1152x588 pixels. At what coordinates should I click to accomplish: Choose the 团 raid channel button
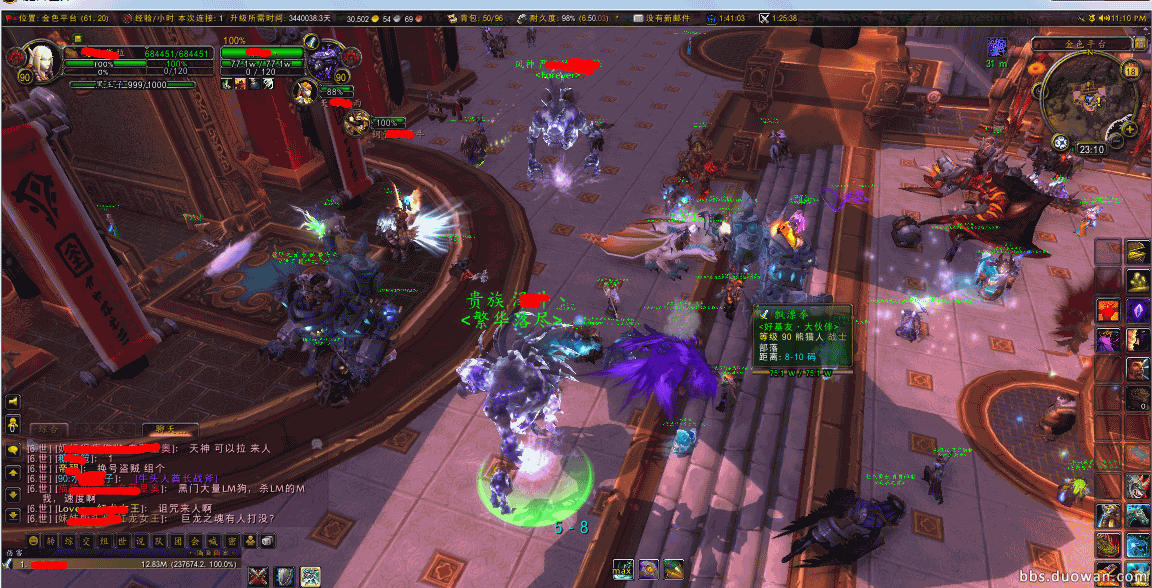[x=180, y=541]
